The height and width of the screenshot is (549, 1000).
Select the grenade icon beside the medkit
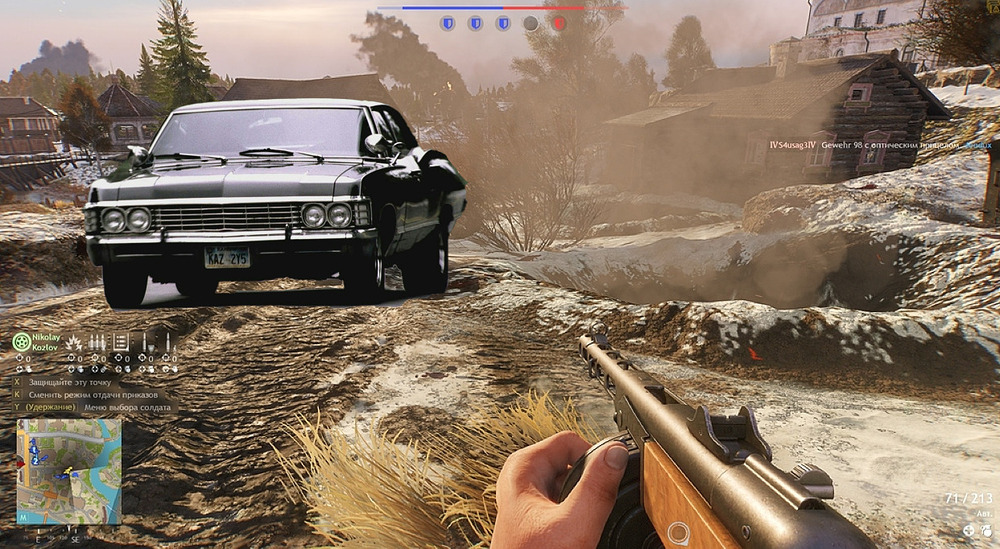pos(985,530)
